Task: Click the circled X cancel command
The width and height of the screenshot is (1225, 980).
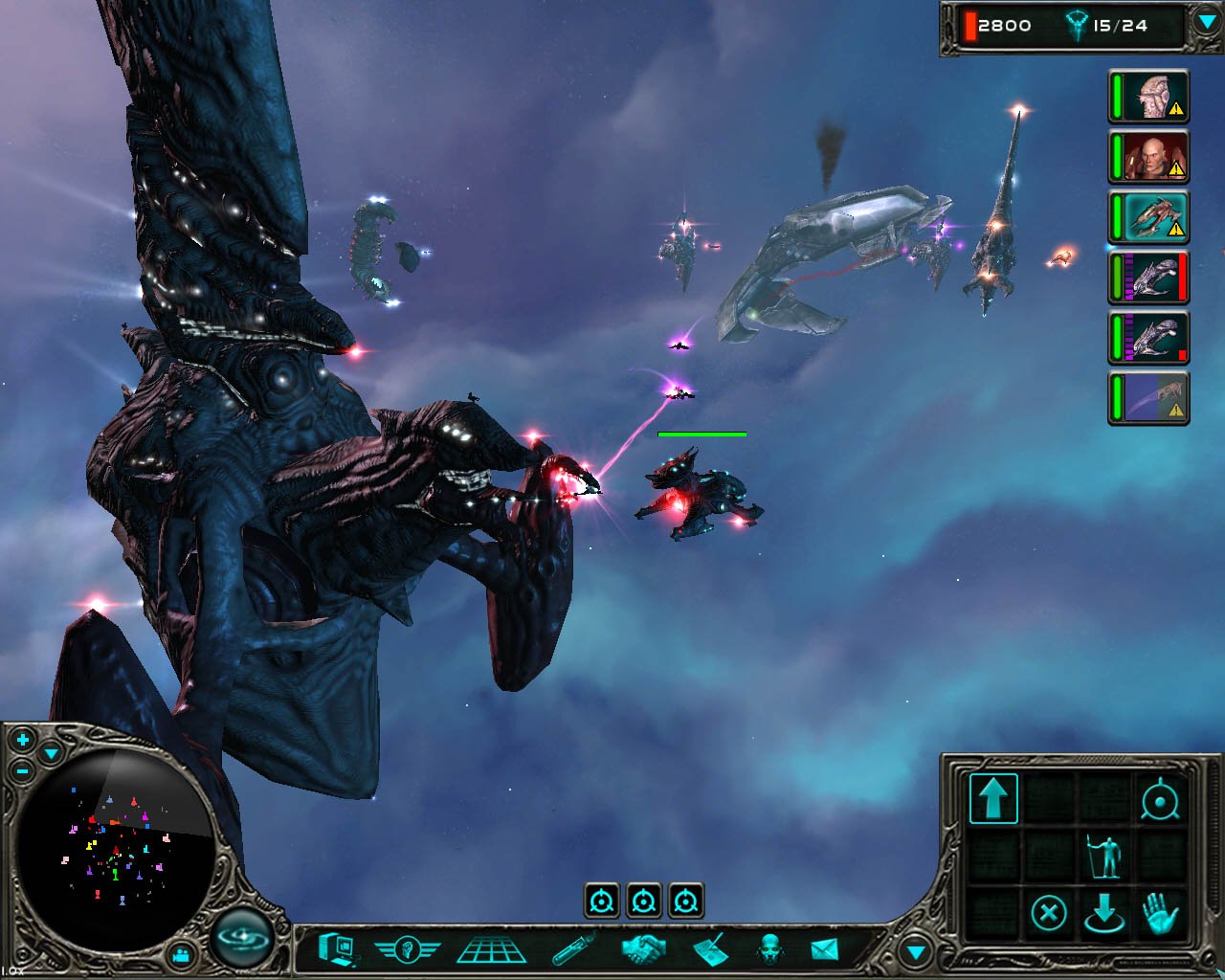Action: click(1050, 911)
